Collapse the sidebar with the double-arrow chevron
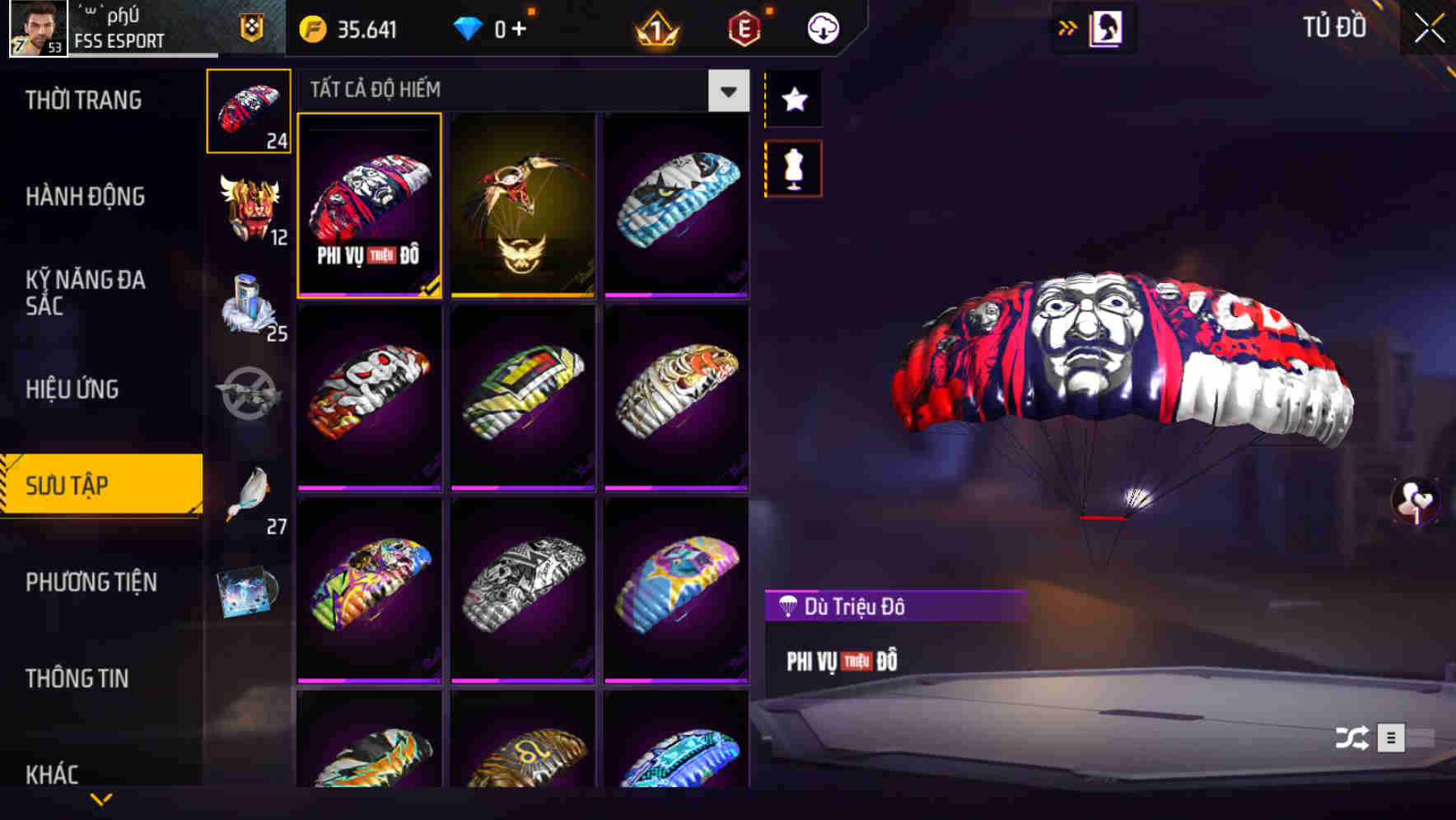Viewport: 1456px width, 820px height. (x=1068, y=26)
